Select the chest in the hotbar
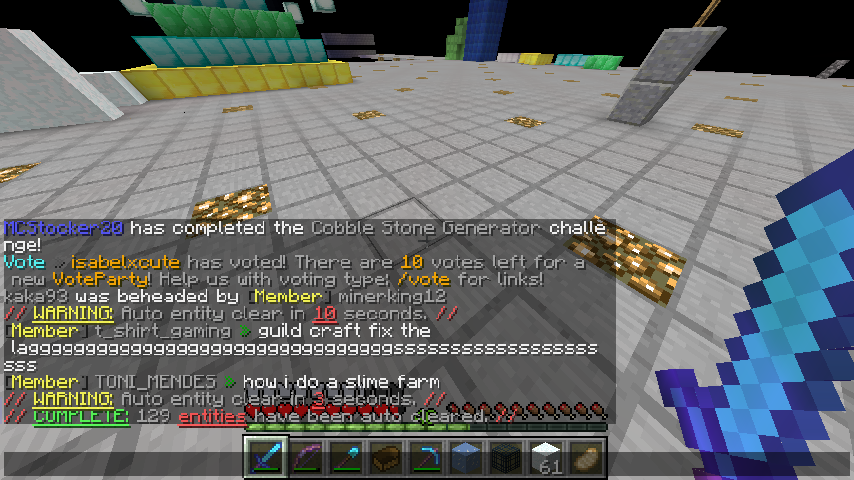 click(387, 458)
